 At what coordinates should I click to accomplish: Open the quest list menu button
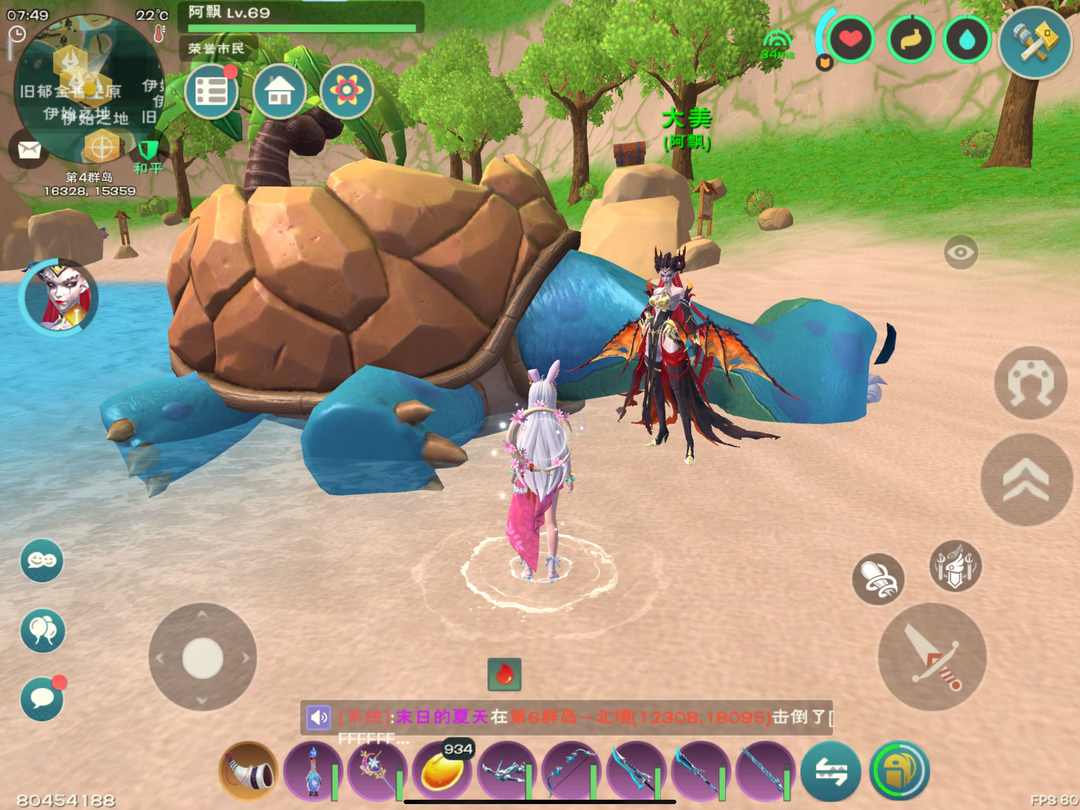[211, 92]
